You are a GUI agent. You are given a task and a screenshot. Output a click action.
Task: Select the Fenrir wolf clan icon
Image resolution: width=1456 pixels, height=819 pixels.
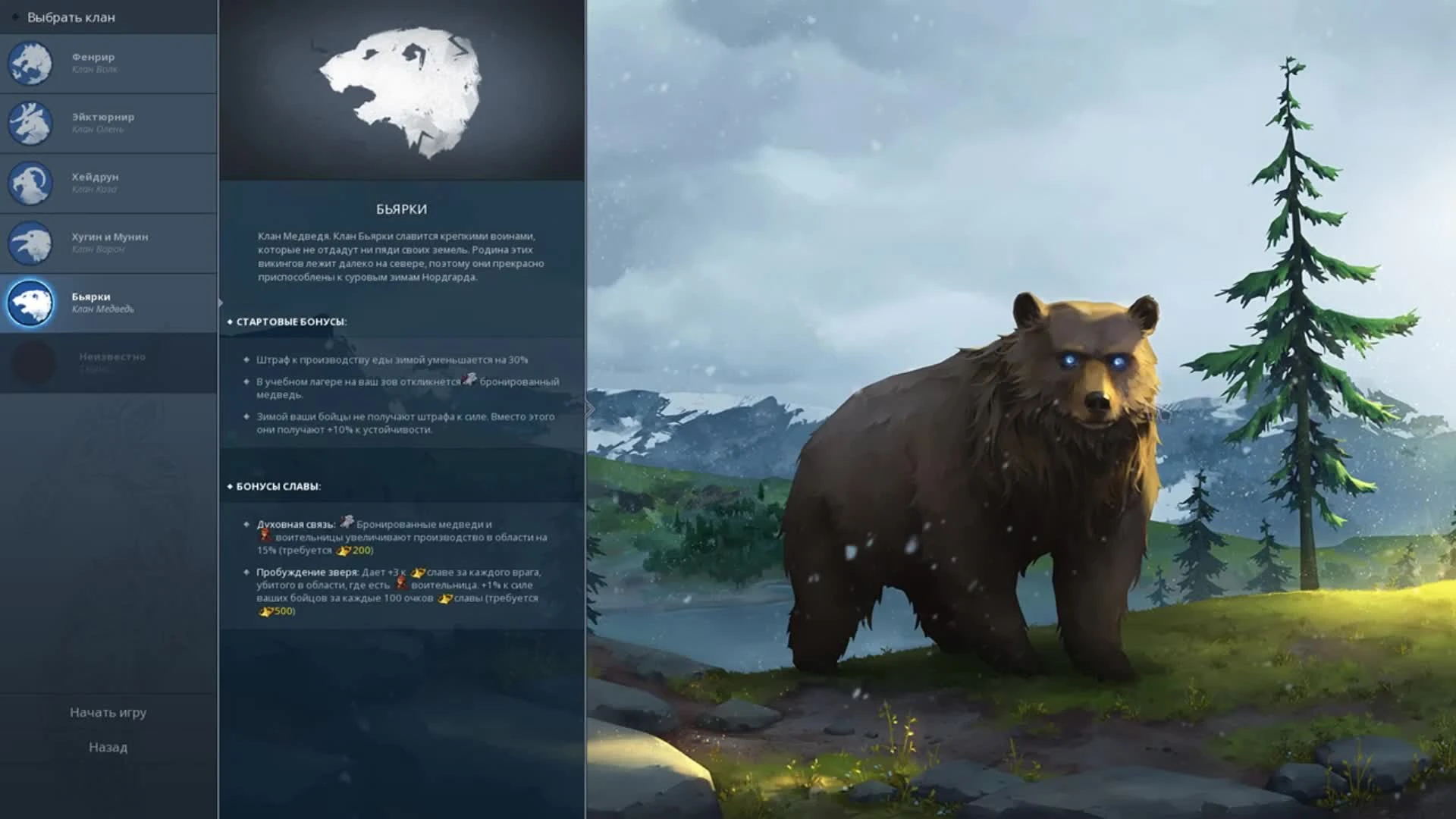click(x=30, y=64)
